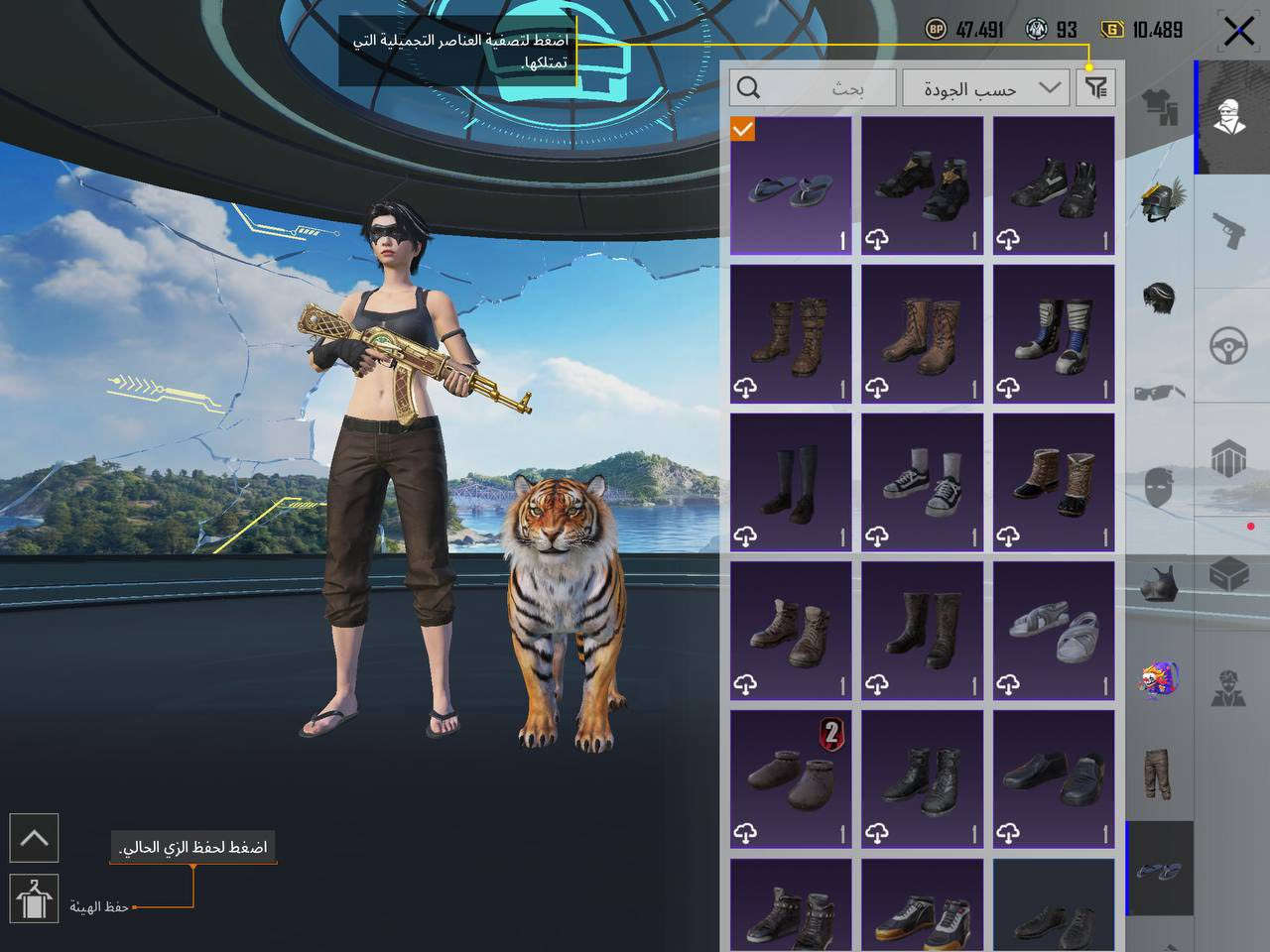Open the owned-items filter button
1270x952 pixels.
tap(1095, 88)
